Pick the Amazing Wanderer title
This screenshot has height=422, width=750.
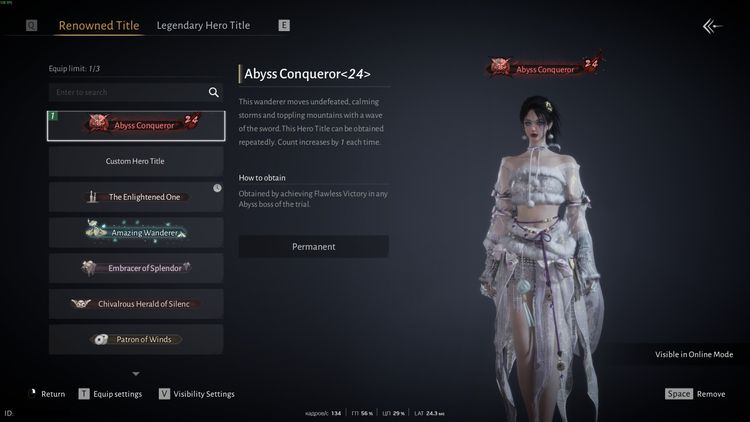136,232
